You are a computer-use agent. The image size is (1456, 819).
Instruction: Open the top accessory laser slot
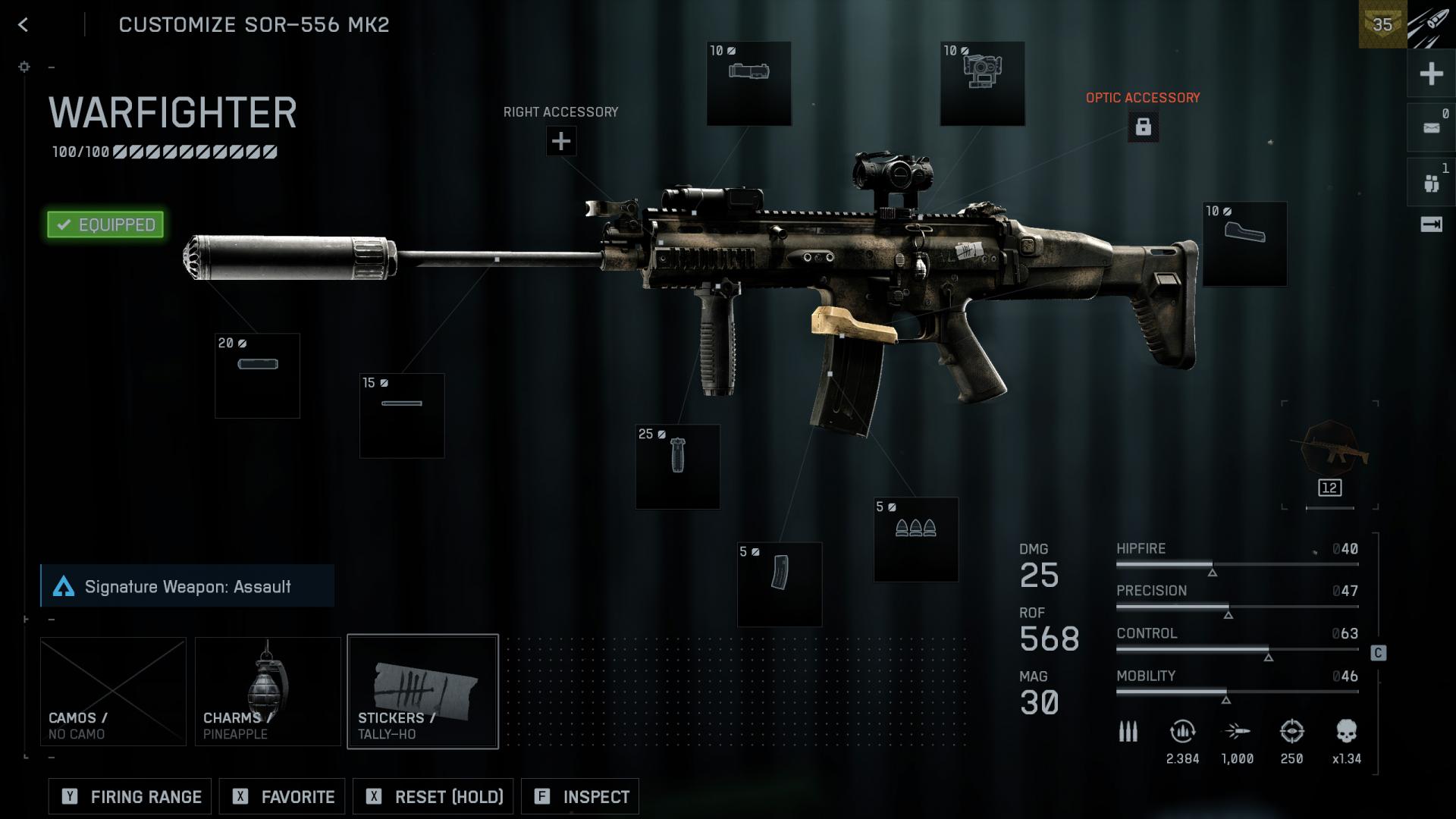pyautogui.click(x=748, y=83)
